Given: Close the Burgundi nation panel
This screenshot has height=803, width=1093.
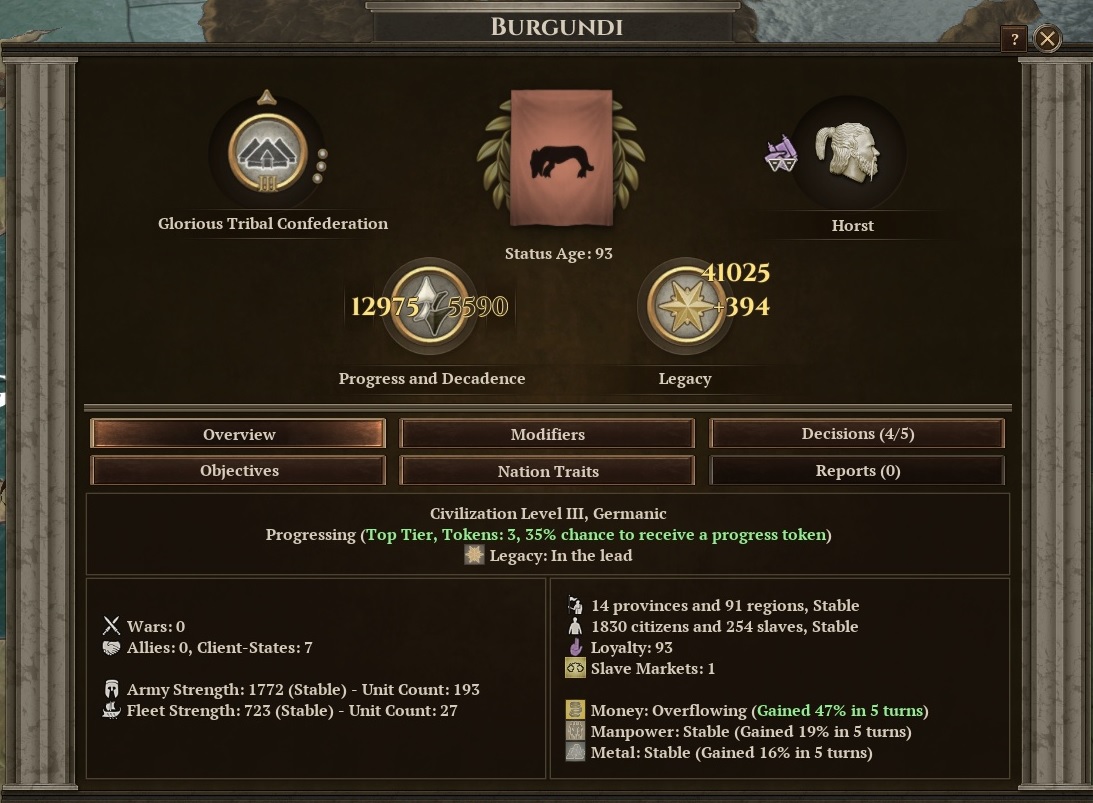Looking at the screenshot, I should (x=1047, y=39).
